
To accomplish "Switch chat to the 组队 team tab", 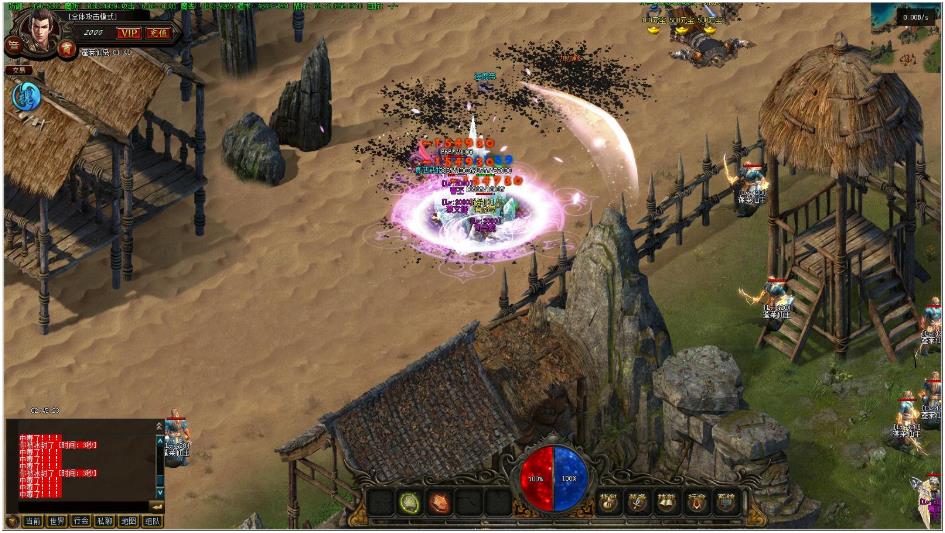I will [x=152, y=521].
